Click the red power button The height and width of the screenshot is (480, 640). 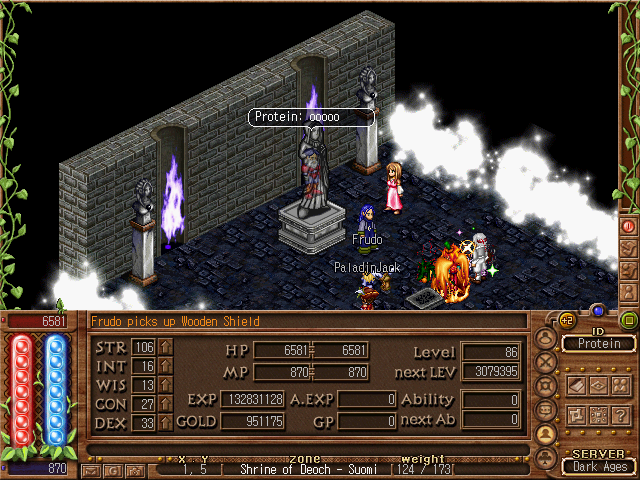[628, 226]
